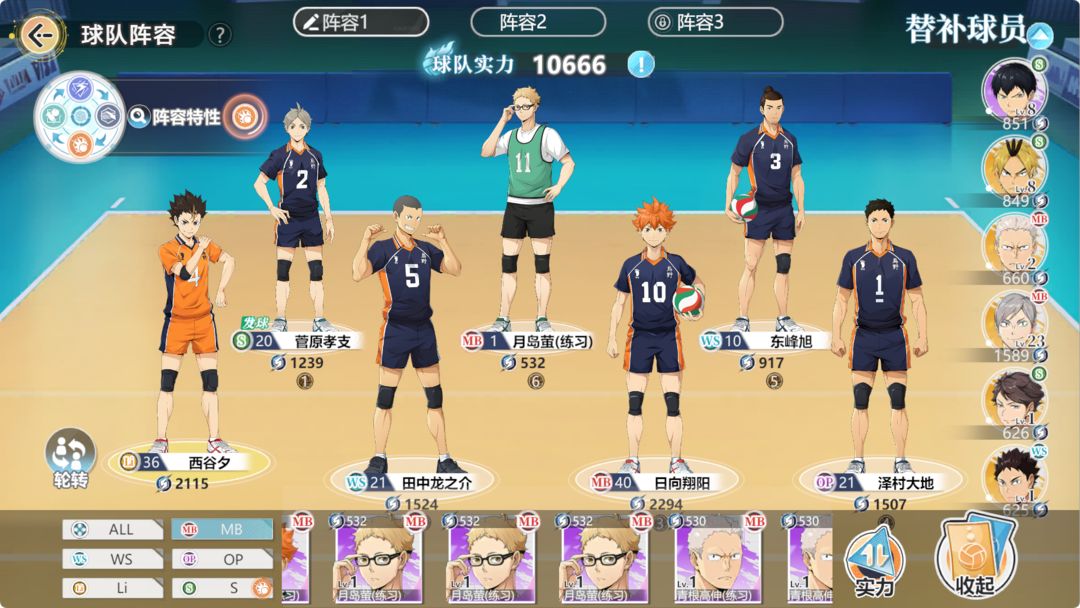
Task: Filter players by OP position
Action: 222,559
